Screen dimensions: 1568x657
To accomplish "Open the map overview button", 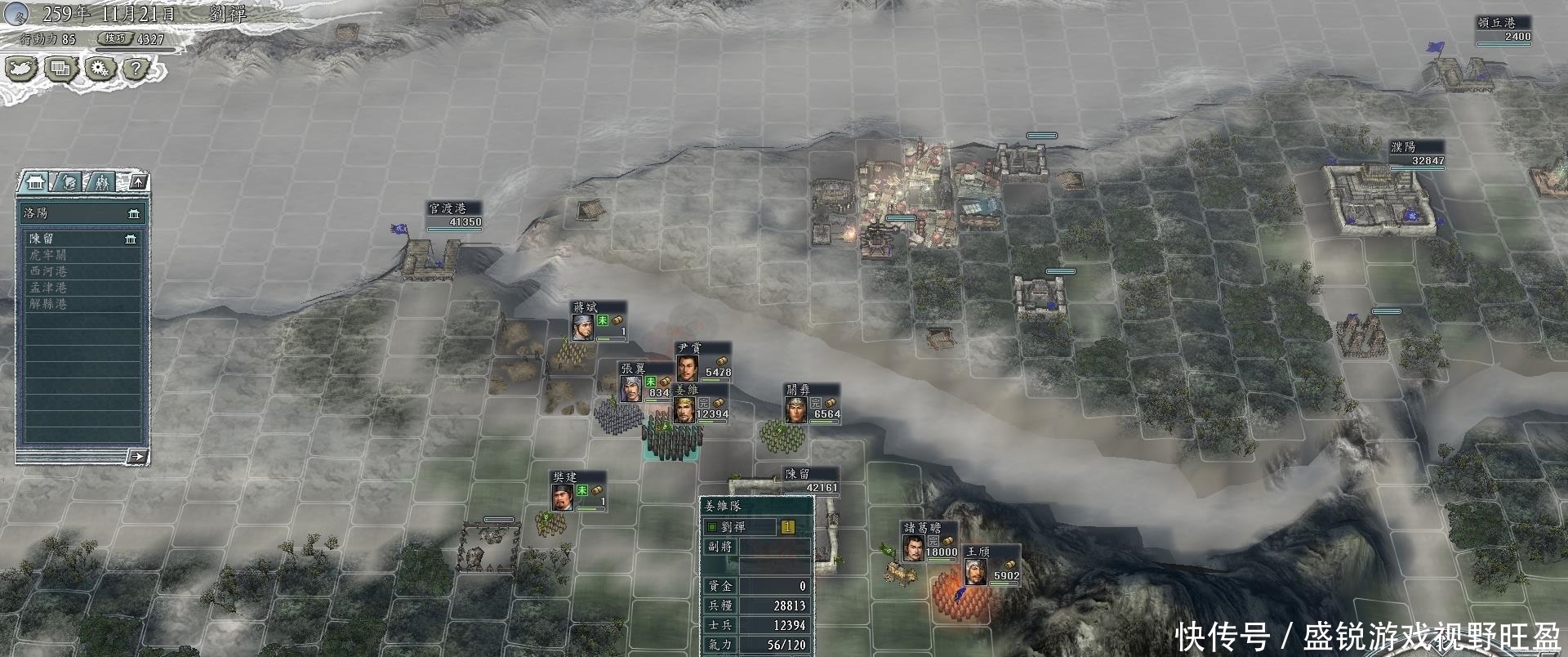I will click(21, 69).
